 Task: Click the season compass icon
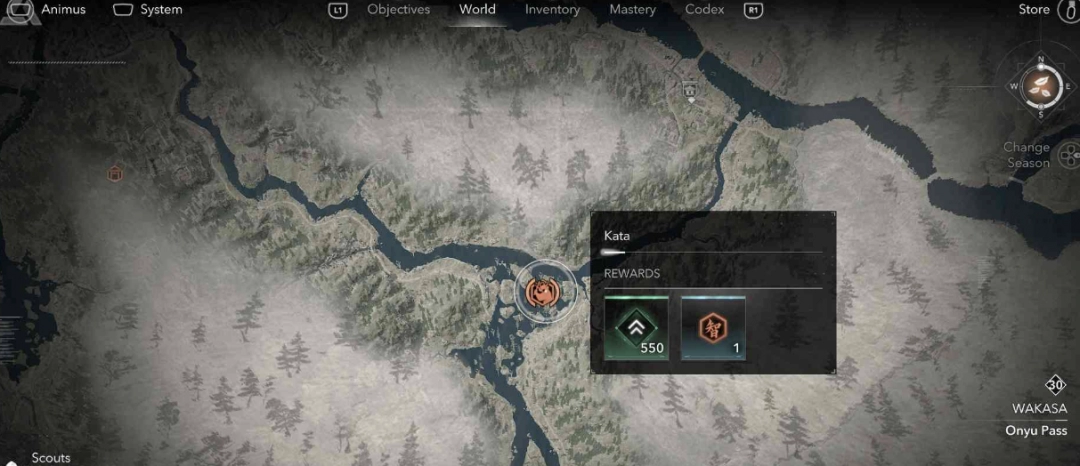[1040, 85]
